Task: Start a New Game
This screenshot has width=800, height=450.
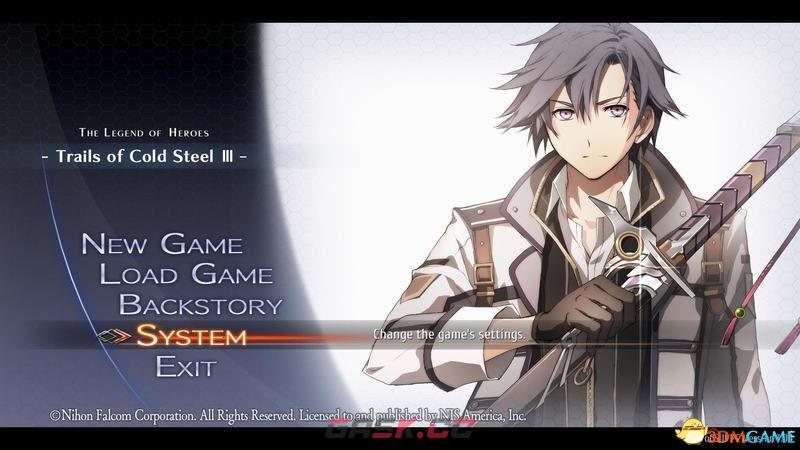Action: point(160,243)
